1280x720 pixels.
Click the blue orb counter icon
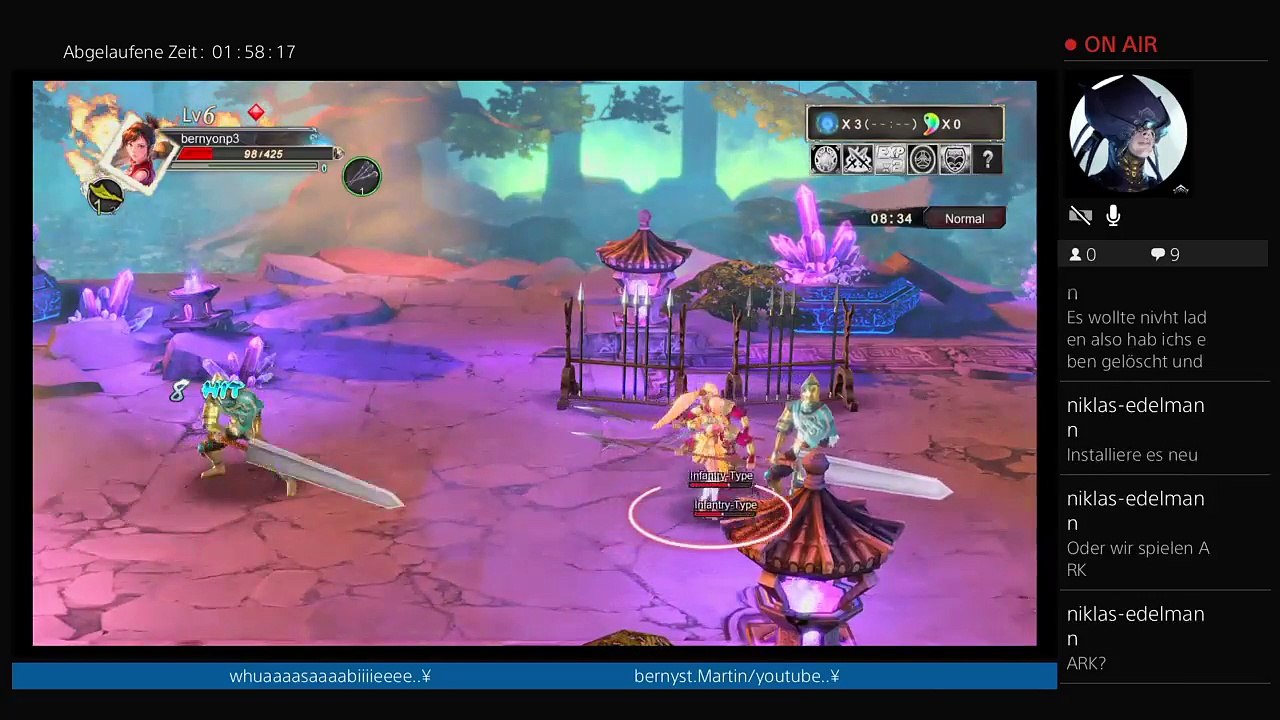pyautogui.click(x=827, y=124)
